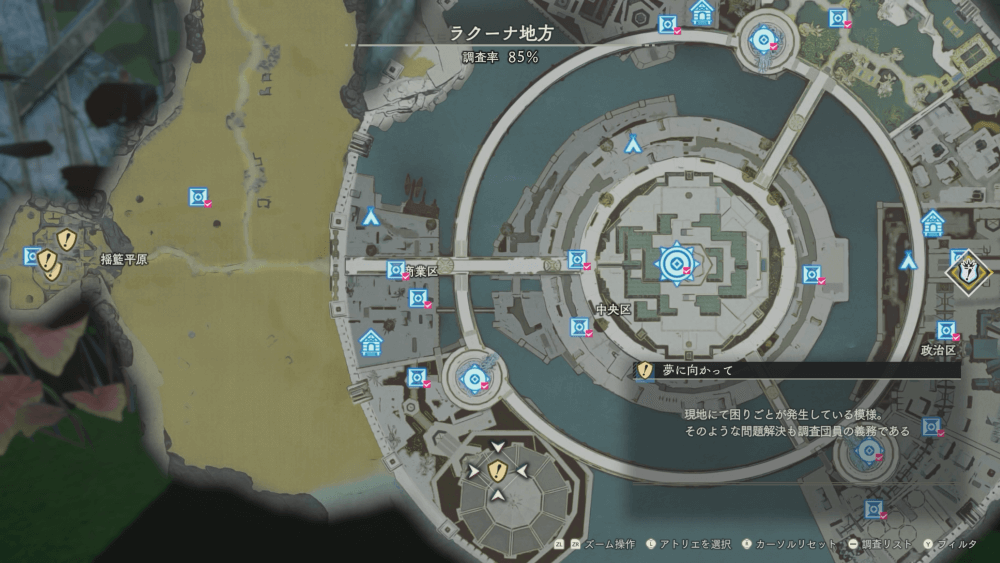Image resolution: width=1000 pixels, height=563 pixels.
Task: Select the circular marker on the southwest ring plaza
Action: [472, 378]
